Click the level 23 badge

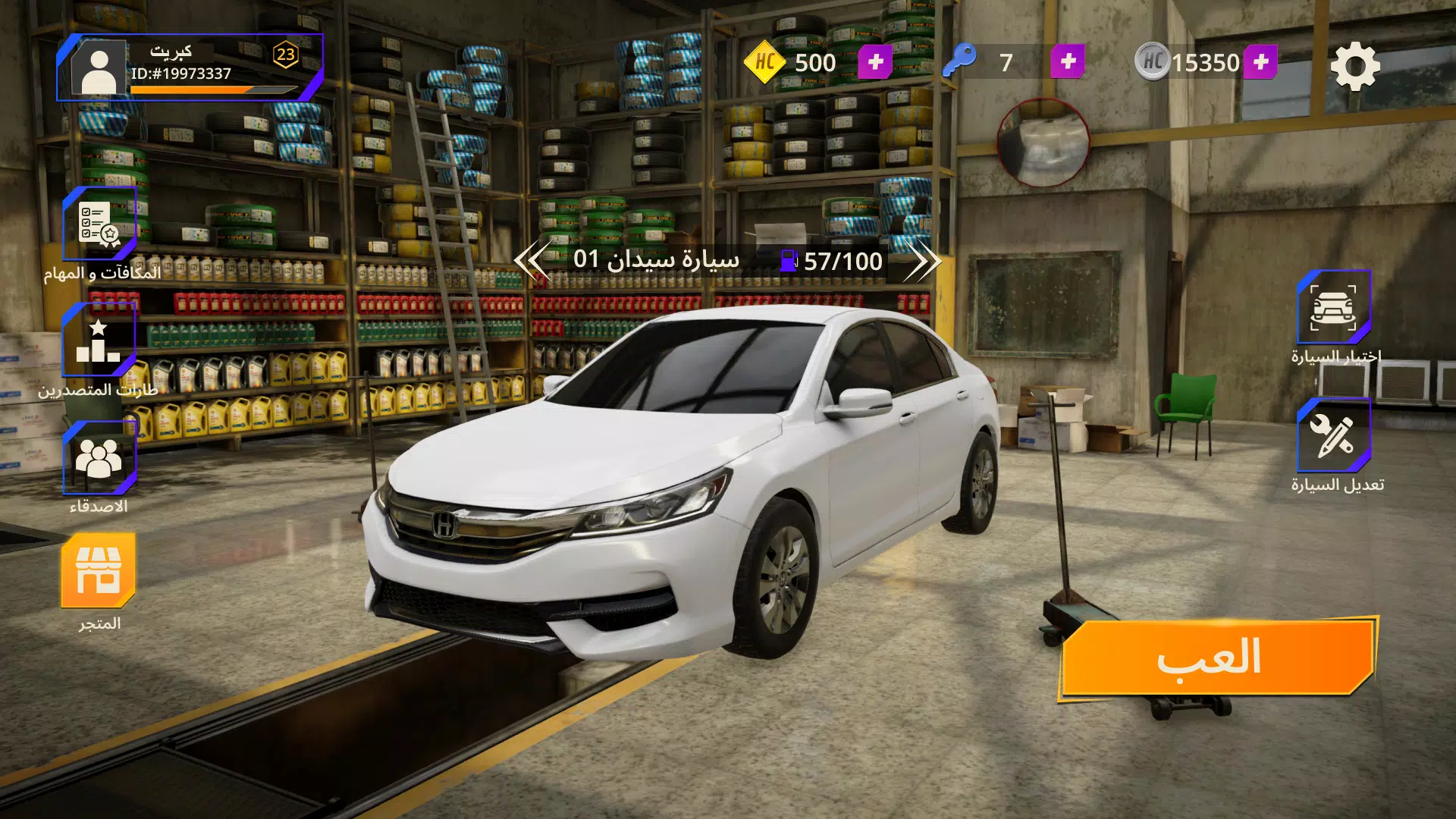284,53
